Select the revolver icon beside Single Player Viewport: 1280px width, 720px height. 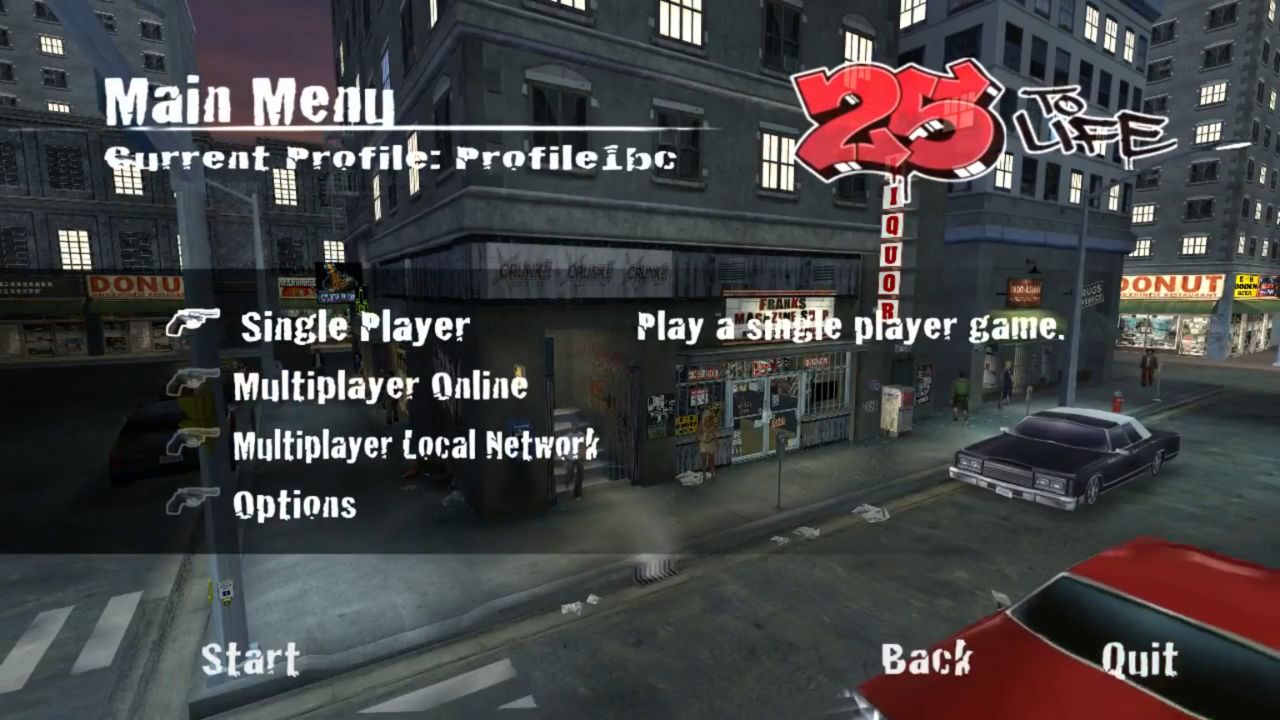coord(196,320)
